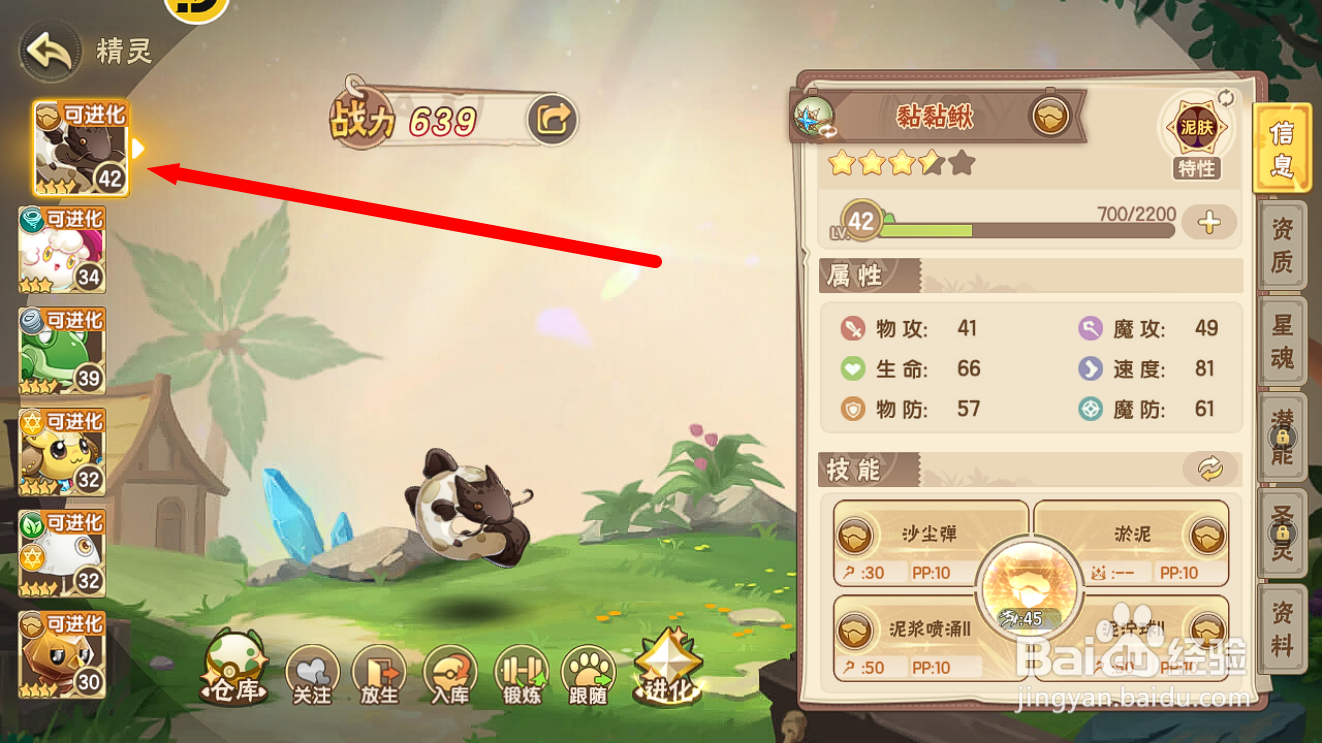The width and height of the screenshot is (1322, 743).
Task: Tap the back arrow beside 精灵
Action: click(x=48, y=48)
